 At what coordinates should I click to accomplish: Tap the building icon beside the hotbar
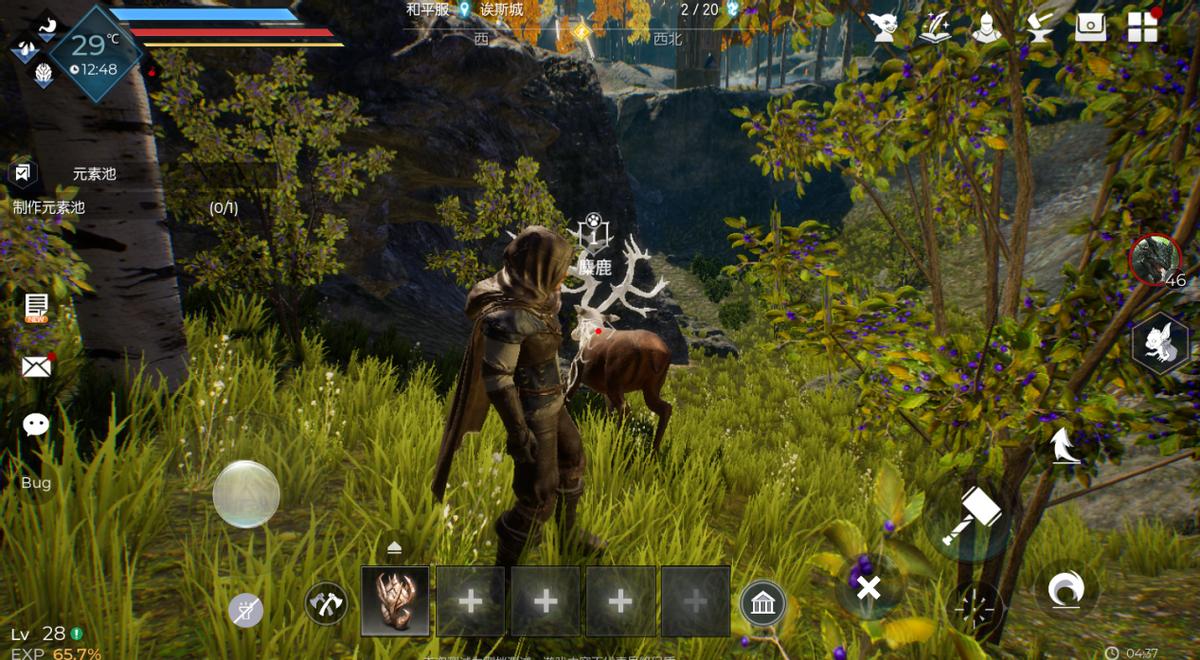click(x=763, y=603)
